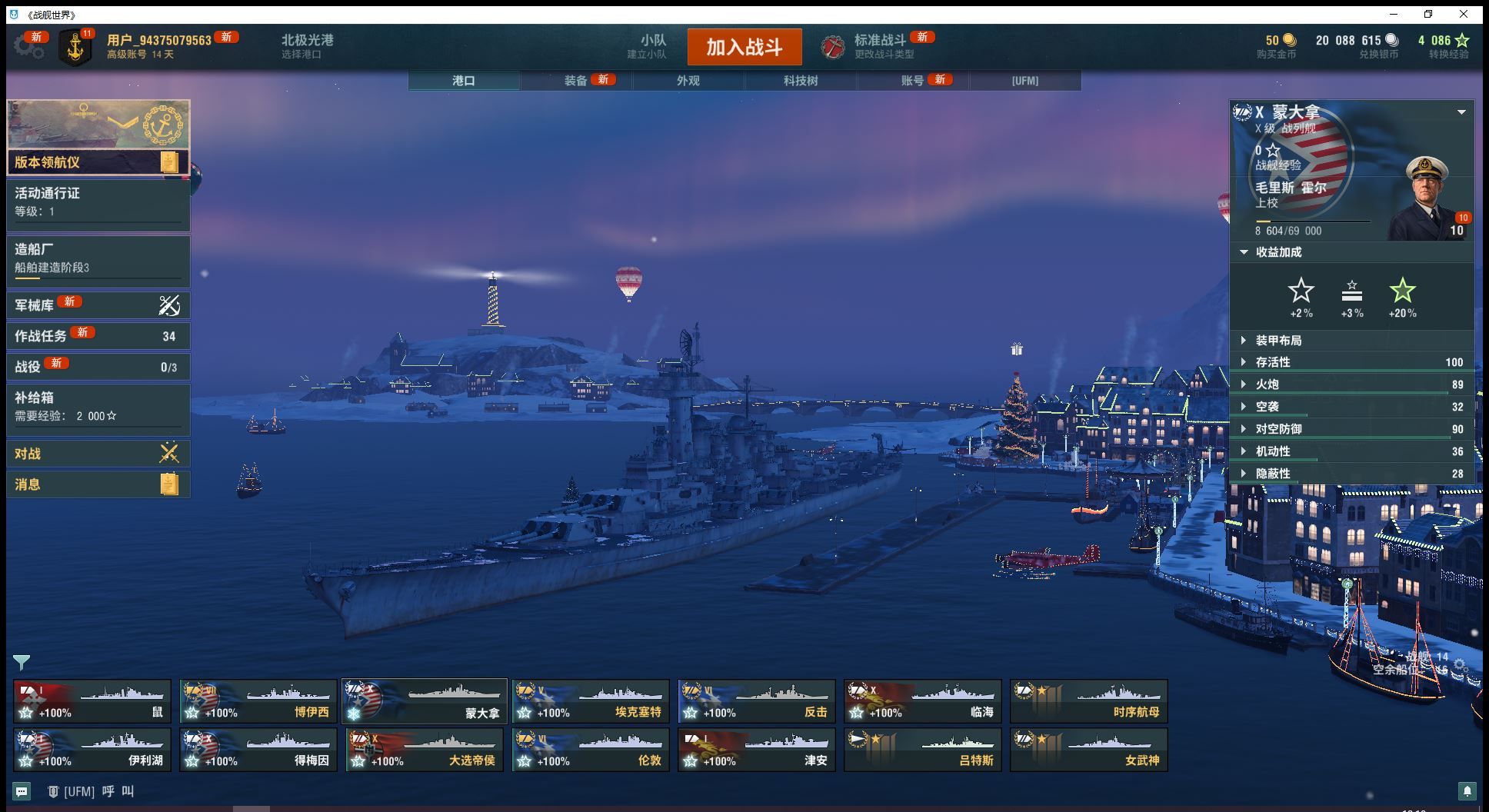Select the 临海 ship card
Viewport: 1489px width, 812px height.
(923, 701)
